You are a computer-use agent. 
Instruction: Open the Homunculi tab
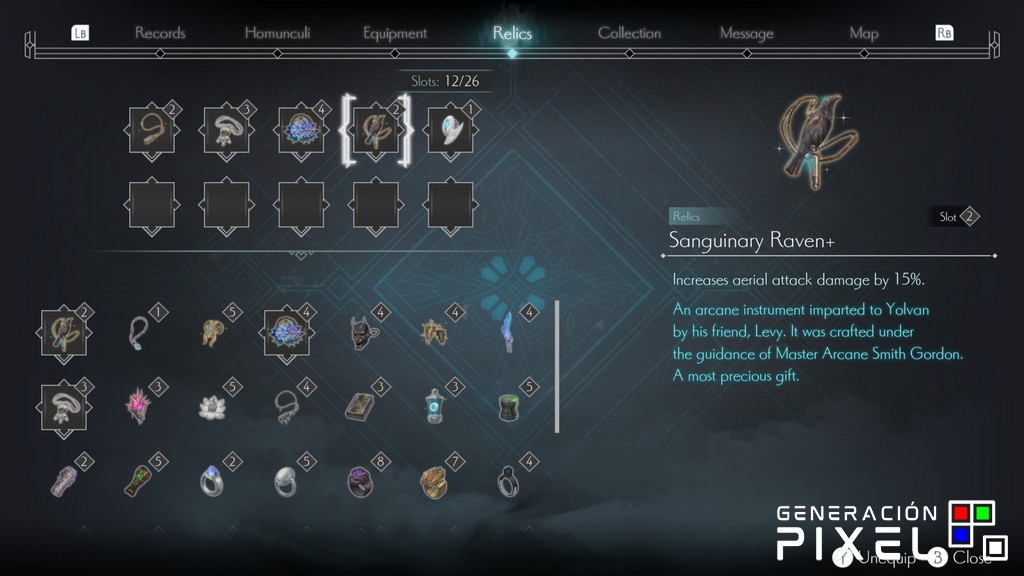coord(277,33)
